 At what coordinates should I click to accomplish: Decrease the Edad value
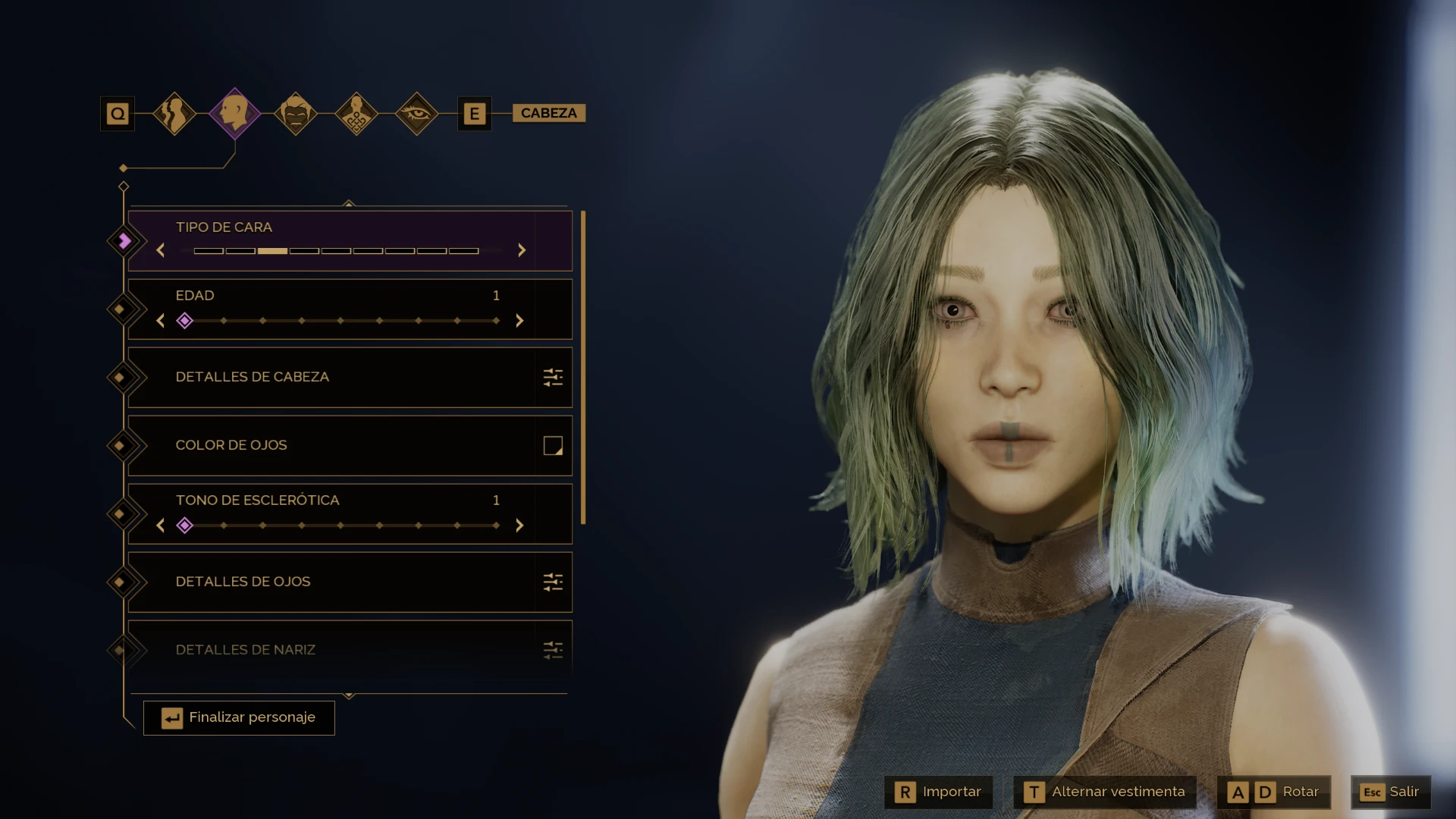coord(161,321)
